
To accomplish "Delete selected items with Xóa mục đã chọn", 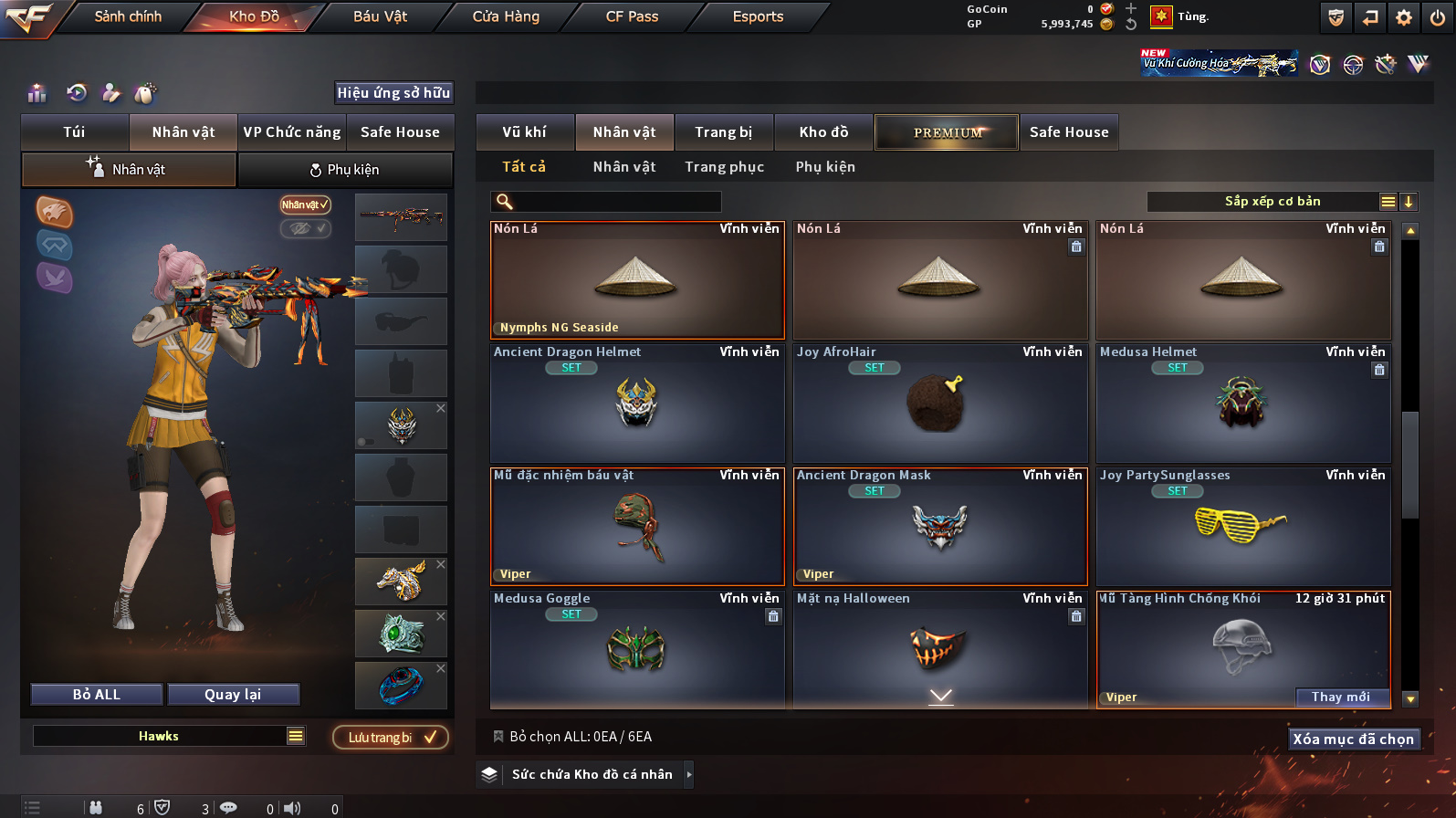I will pos(1353,739).
